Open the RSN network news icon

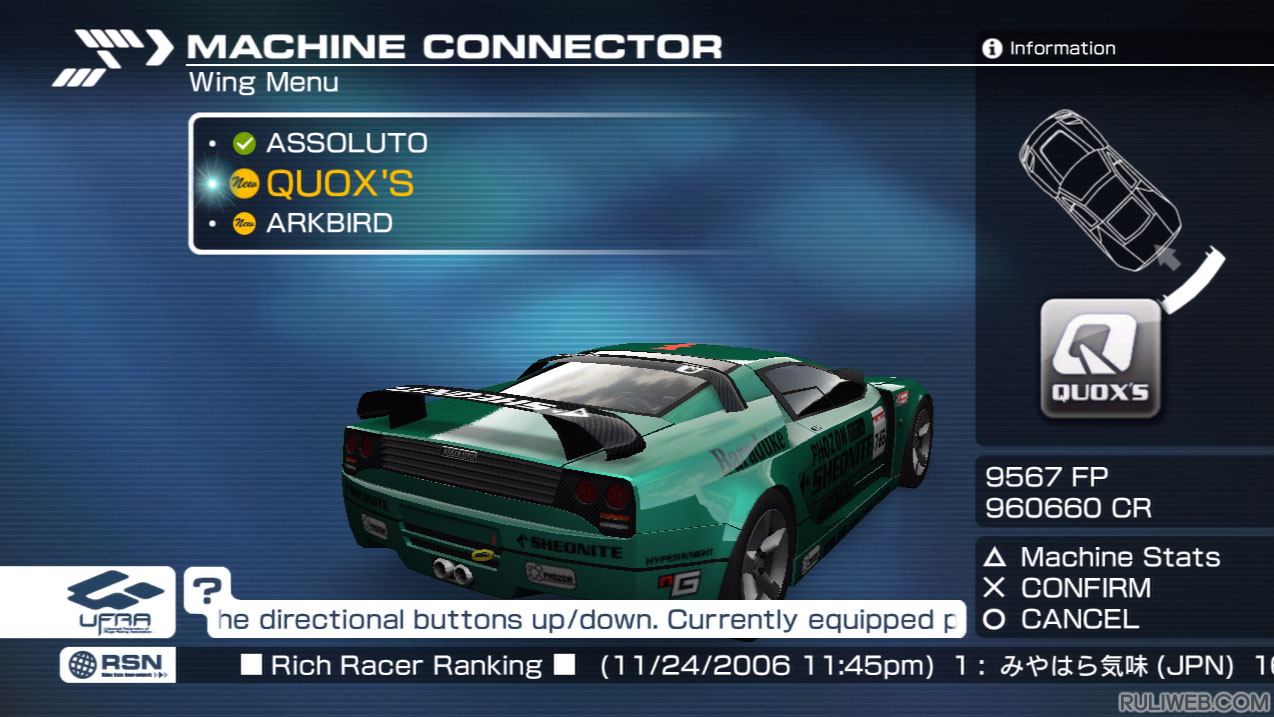(117, 665)
